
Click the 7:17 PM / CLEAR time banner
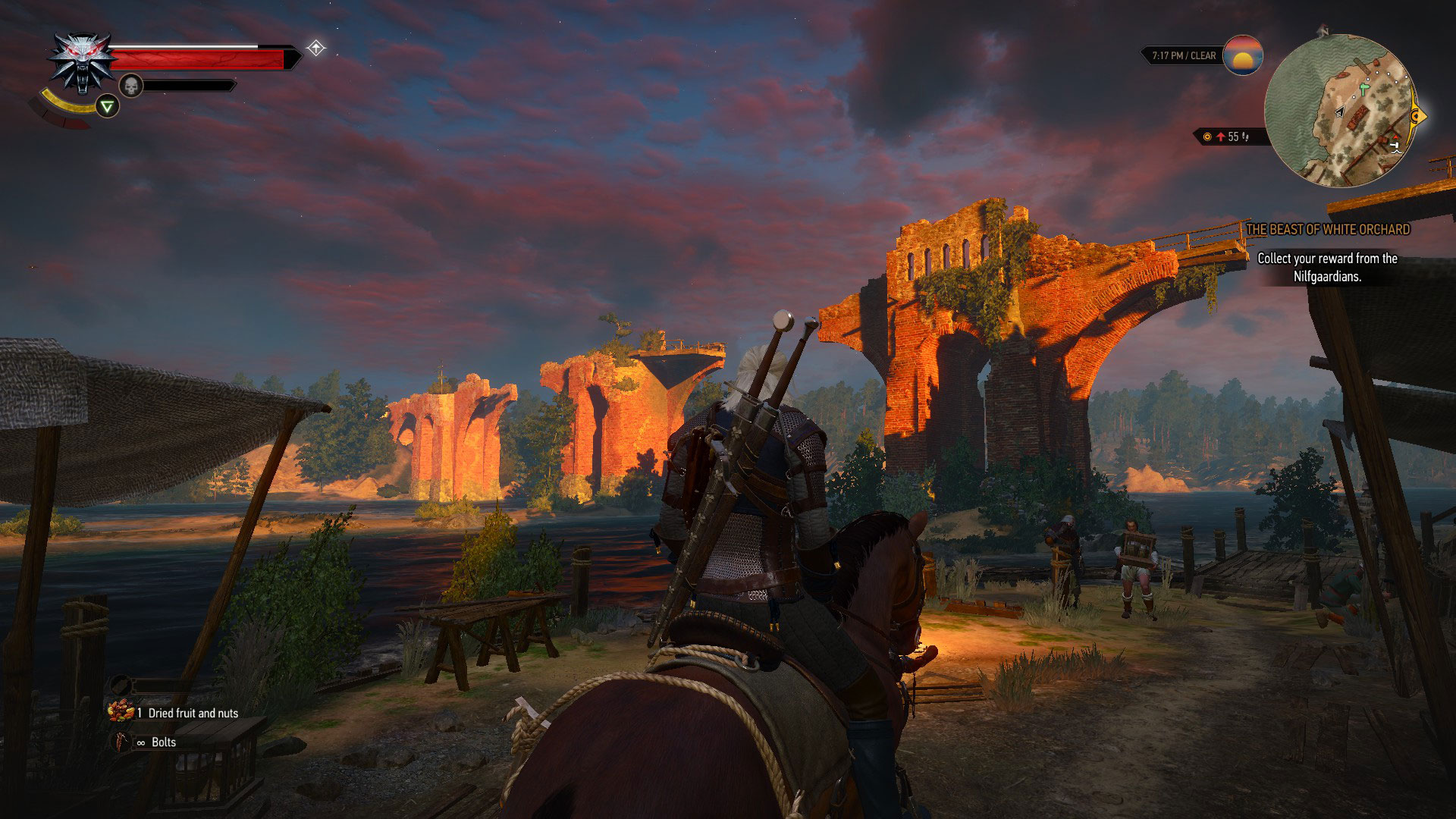tap(1184, 55)
